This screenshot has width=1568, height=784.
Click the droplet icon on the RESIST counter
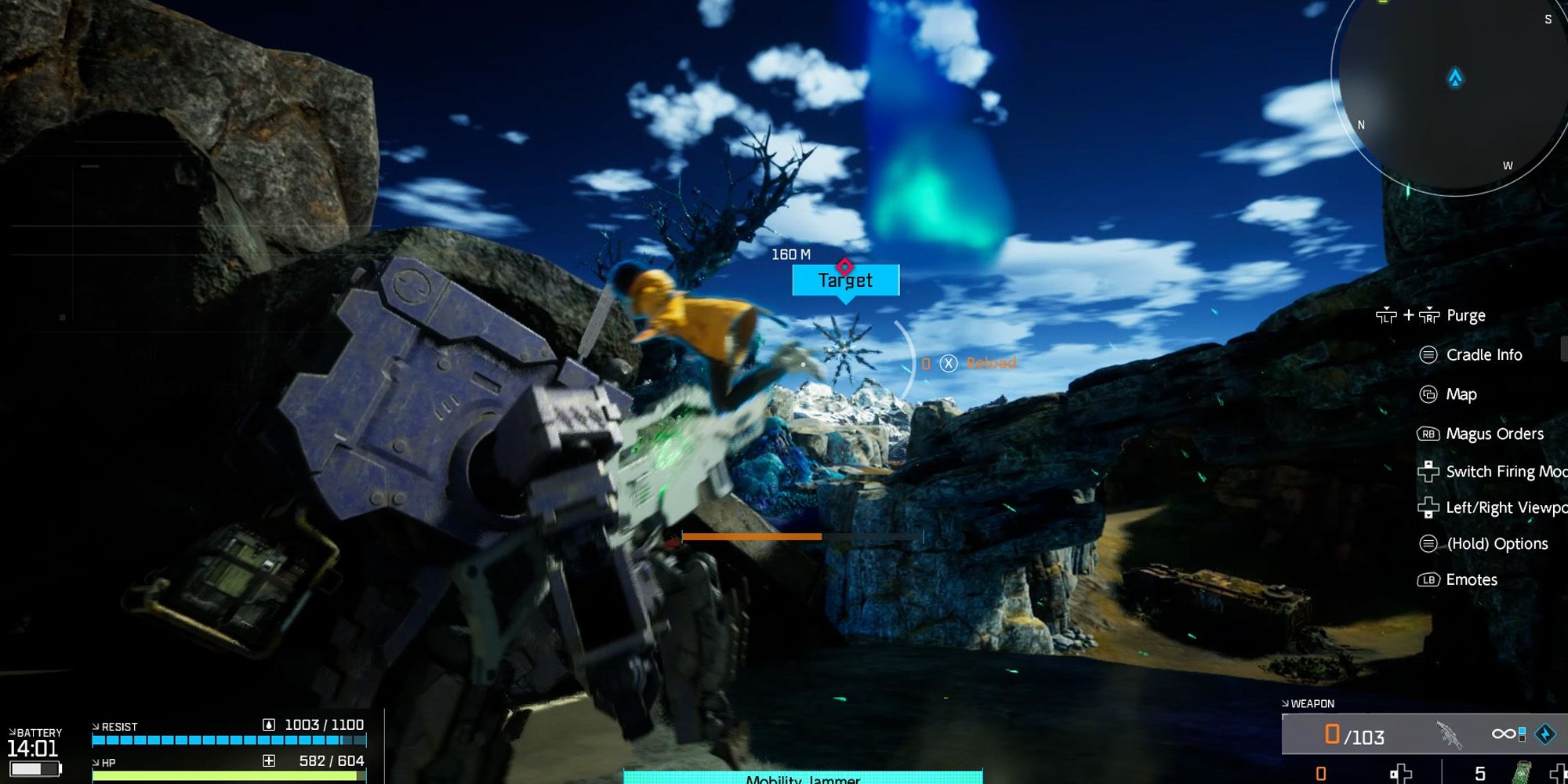coord(269,725)
